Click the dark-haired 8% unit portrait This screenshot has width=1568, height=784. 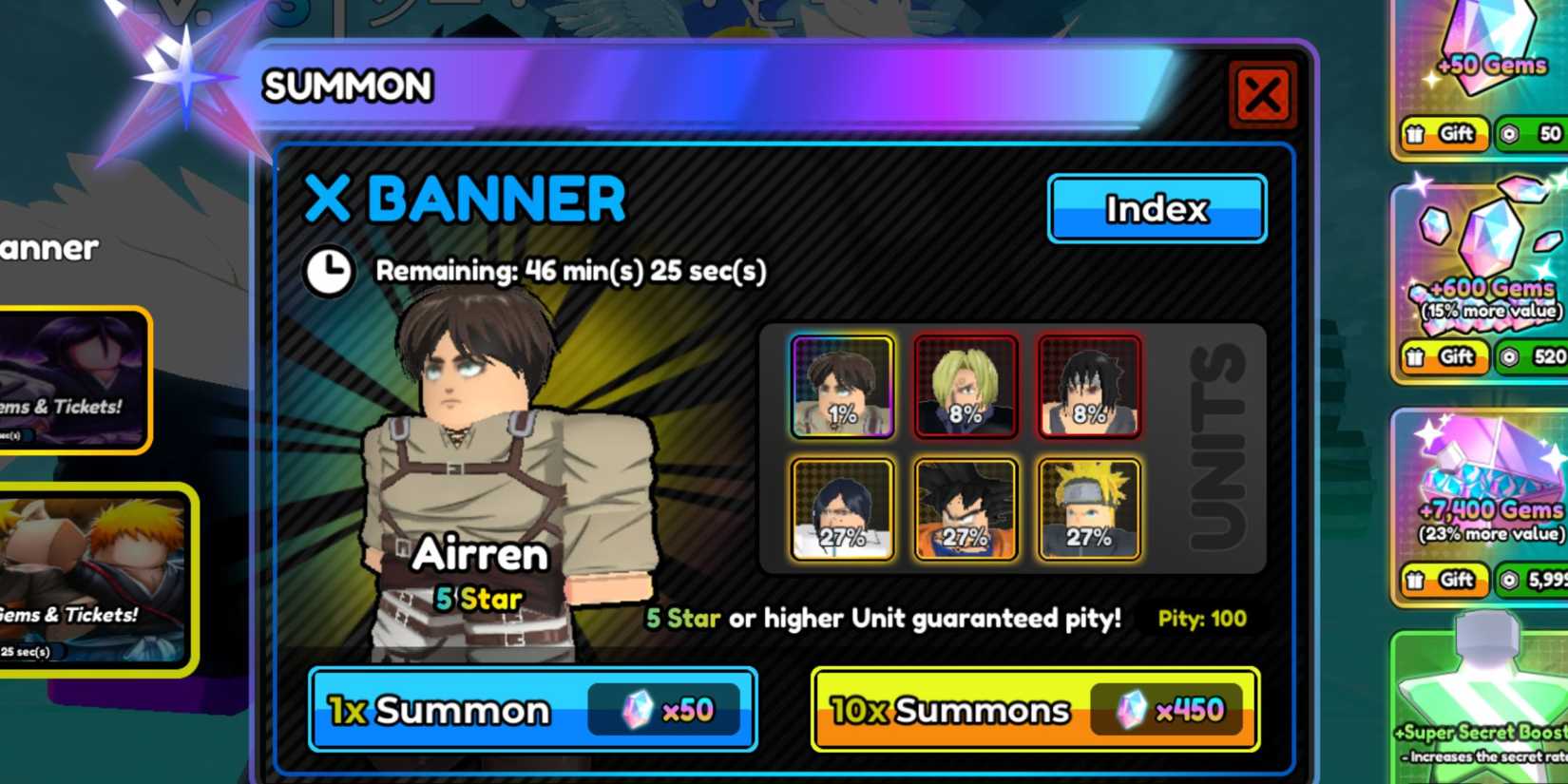point(1089,385)
